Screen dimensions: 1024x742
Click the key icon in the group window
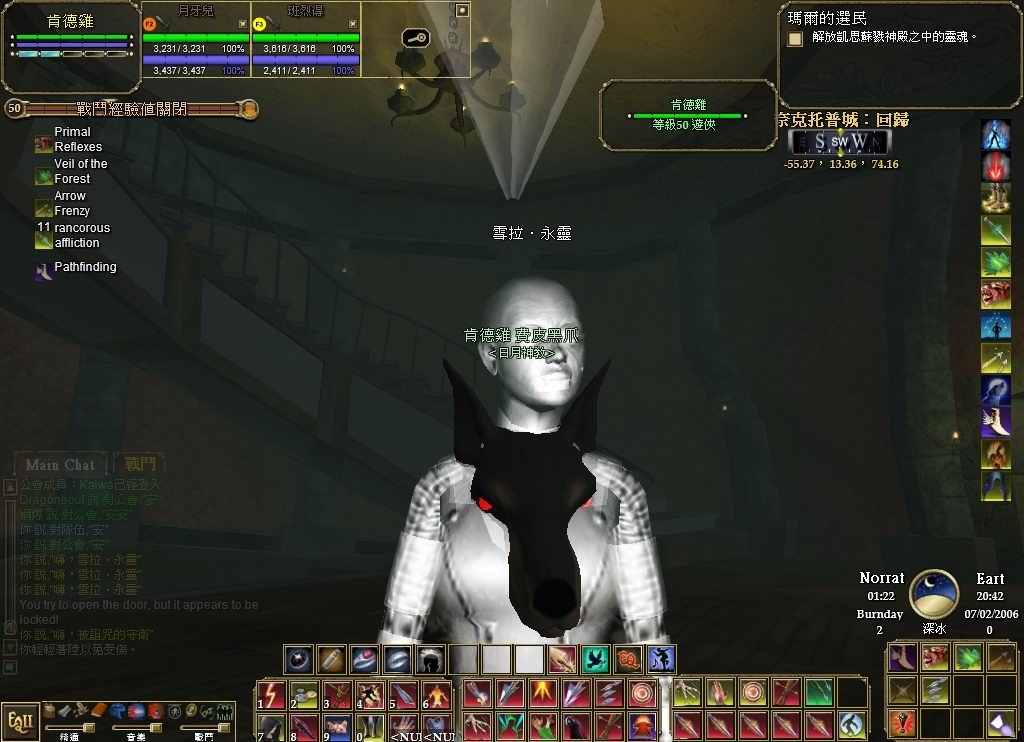pos(415,38)
